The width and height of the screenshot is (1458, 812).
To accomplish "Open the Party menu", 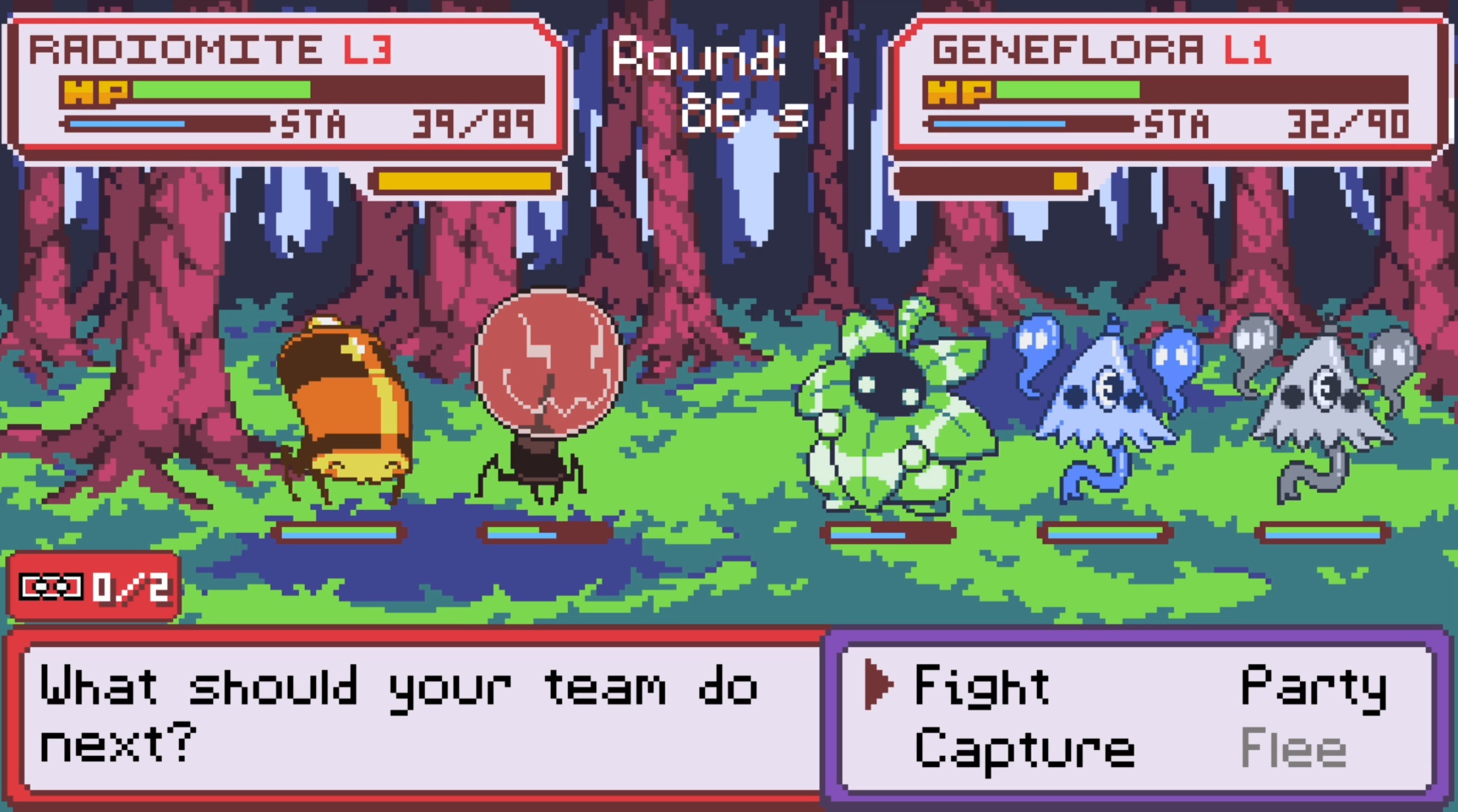I will 1313,687.
